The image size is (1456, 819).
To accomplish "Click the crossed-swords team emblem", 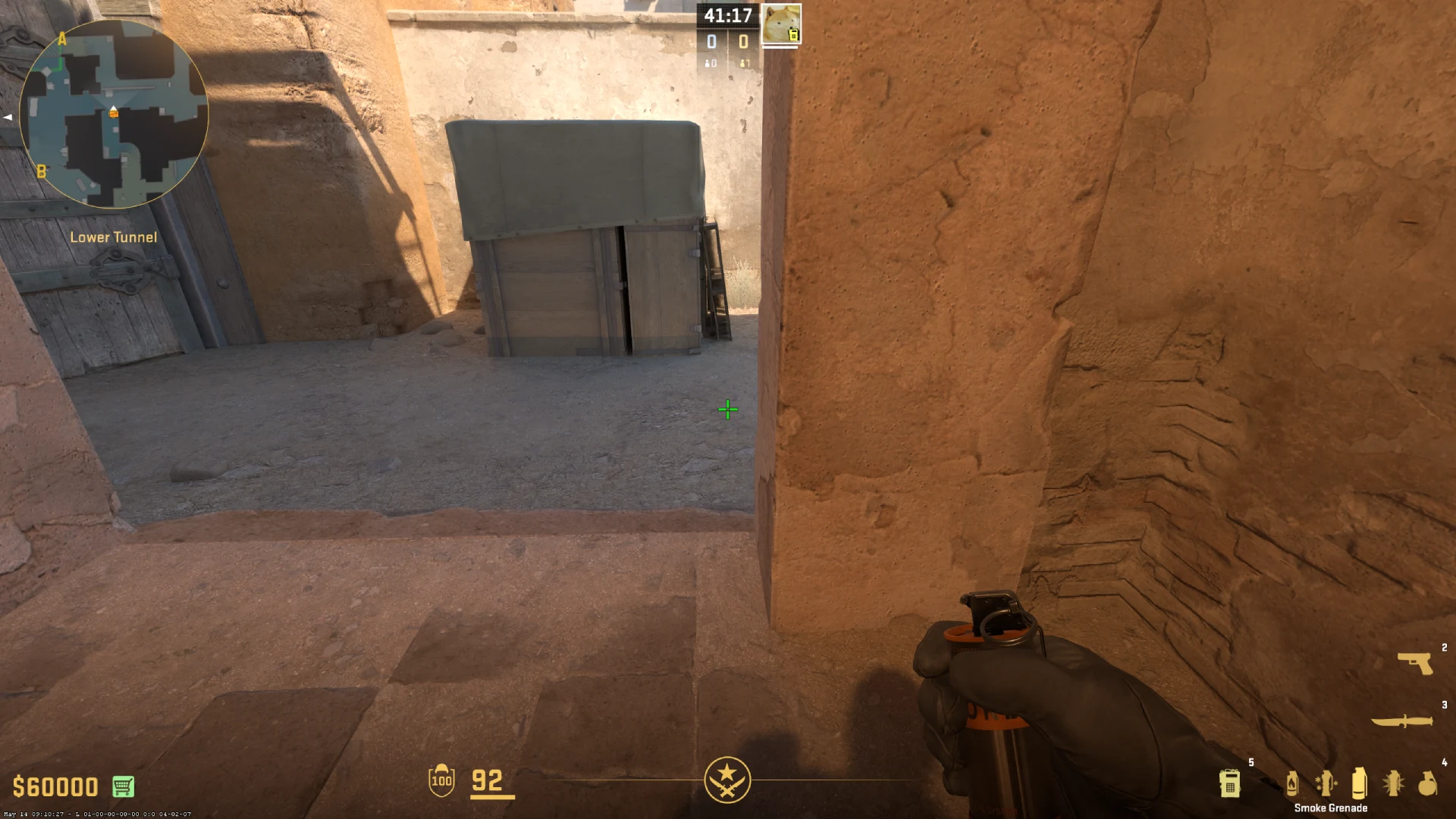I will pyautogui.click(x=728, y=780).
